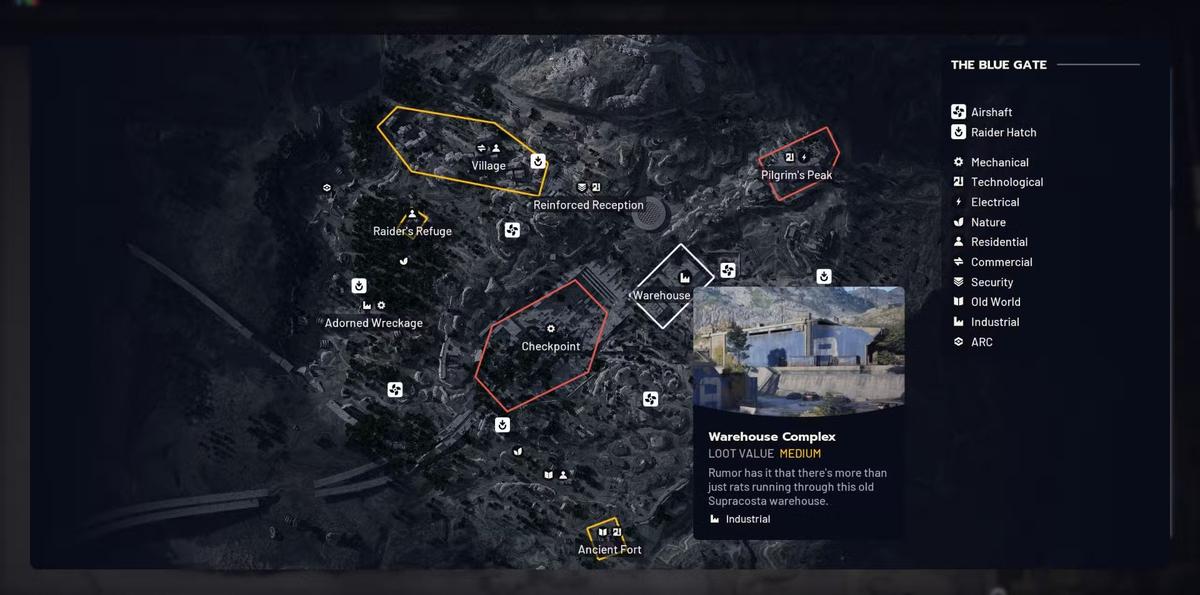Select the Reinforced Reception location
The image size is (1200, 595).
coord(588,205)
